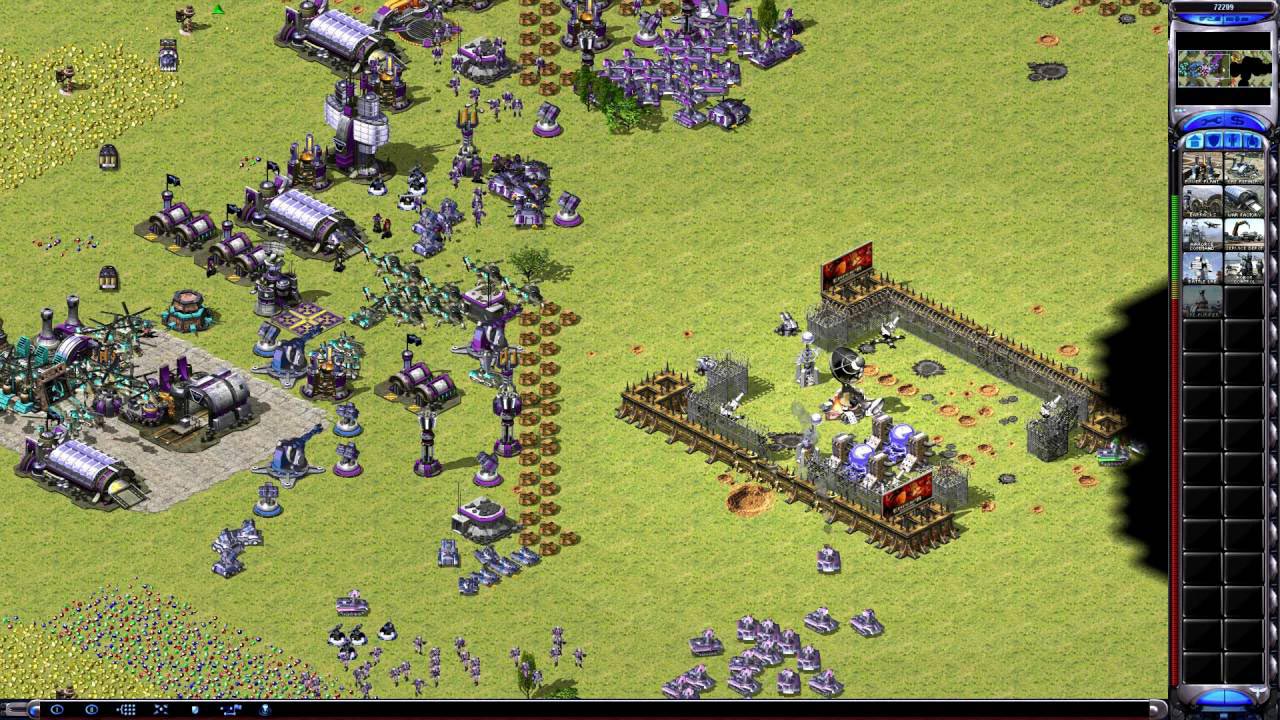
Task: Toggle guard mode on the bottom bar
Action: click(195, 710)
